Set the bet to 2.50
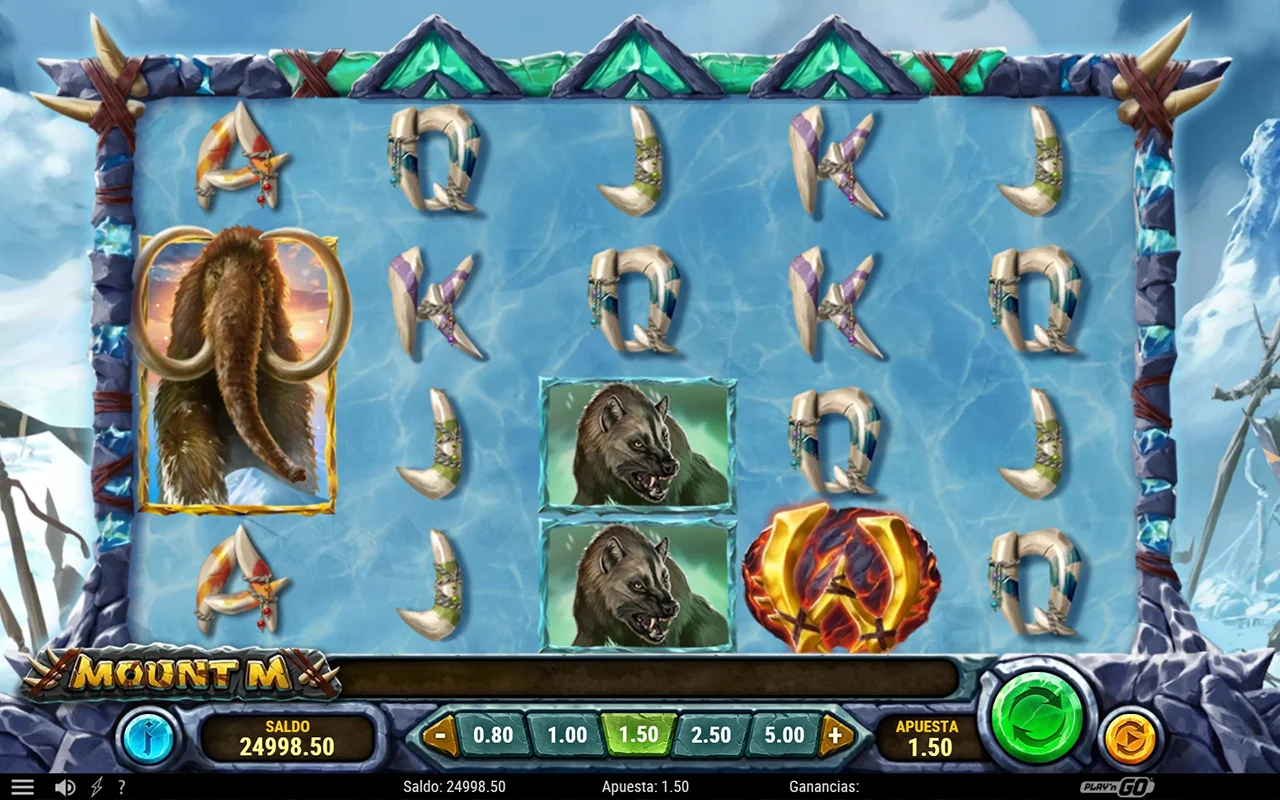Viewport: 1280px width, 800px height. point(711,736)
